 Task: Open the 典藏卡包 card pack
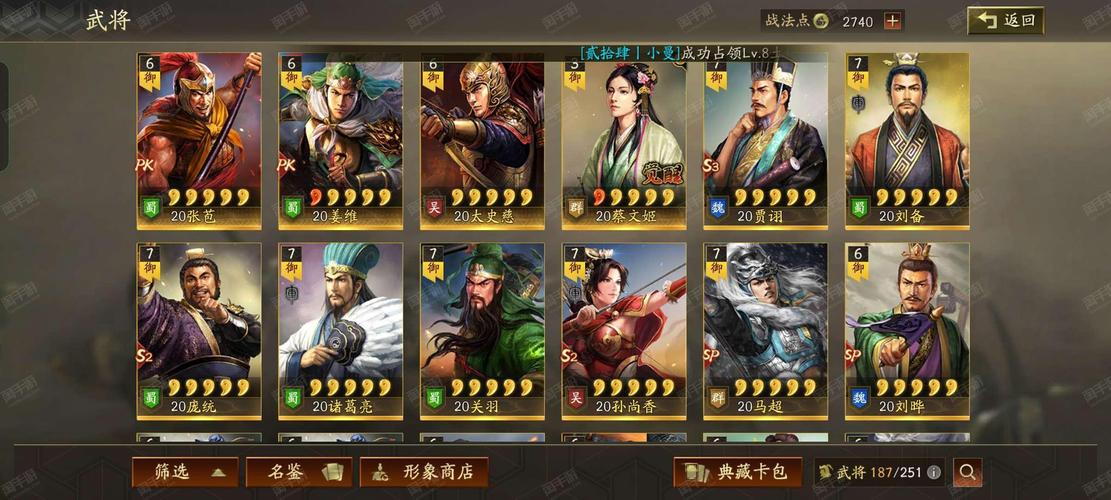pos(737,472)
